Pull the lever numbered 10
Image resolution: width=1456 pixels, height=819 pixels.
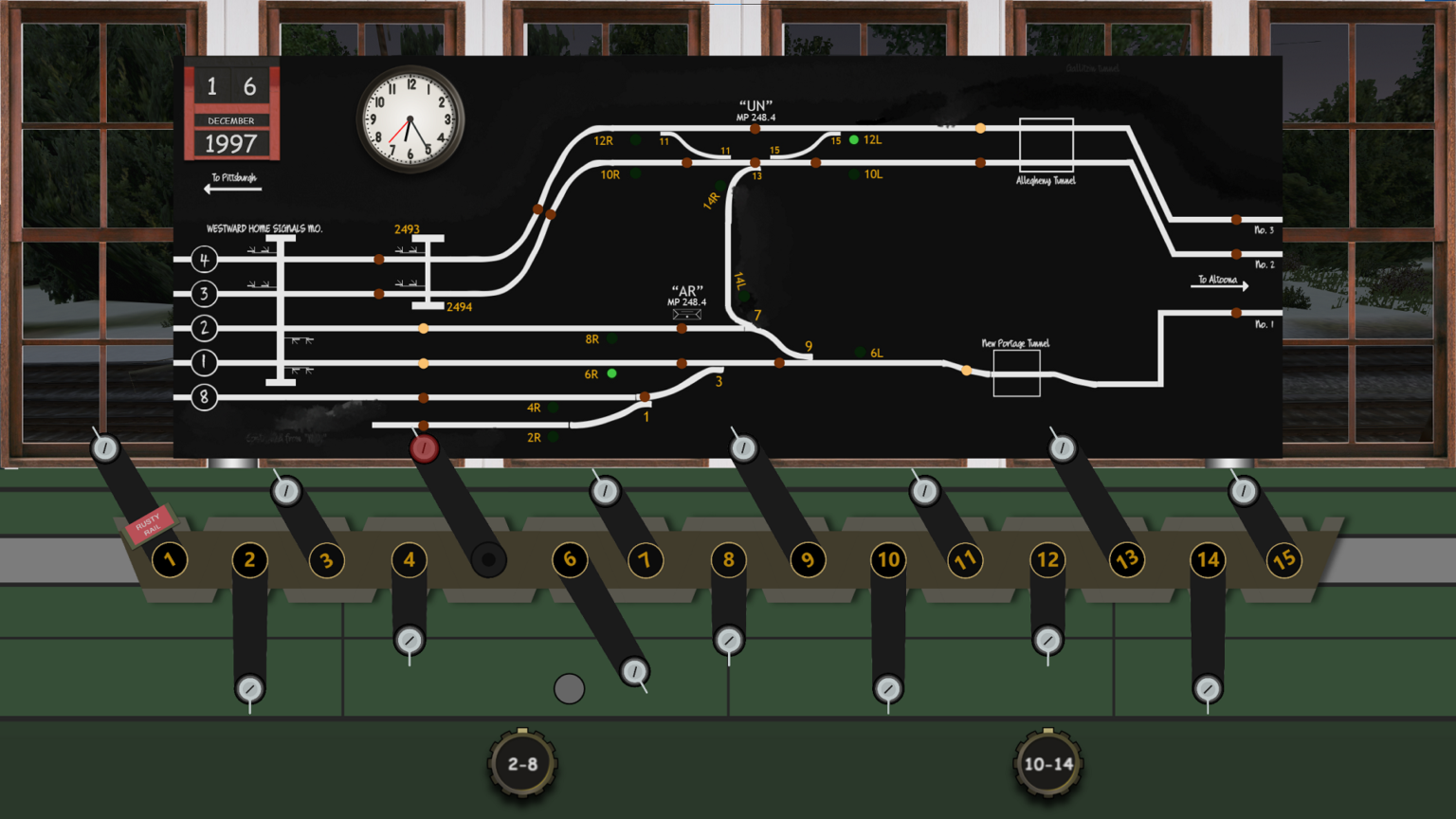click(x=888, y=689)
